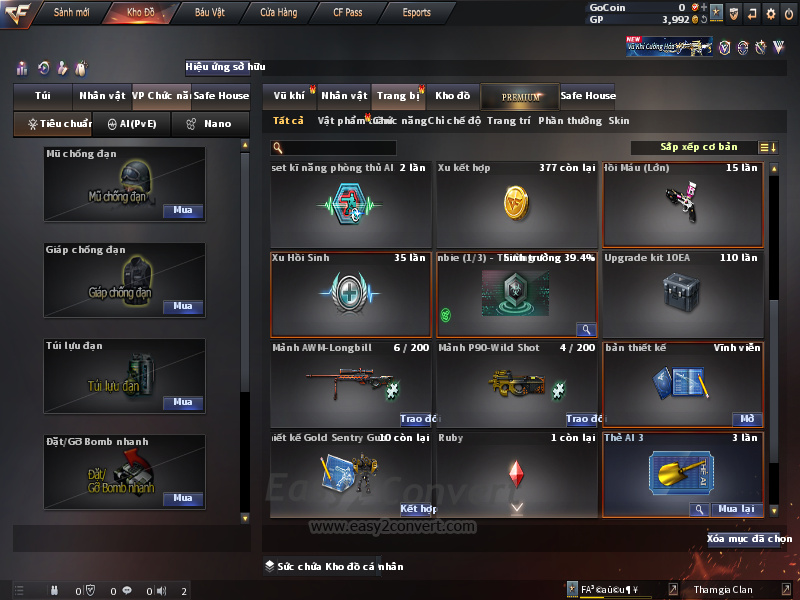800x600 pixels.
Task: Go to the CF Pass tab
Action: (x=348, y=13)
